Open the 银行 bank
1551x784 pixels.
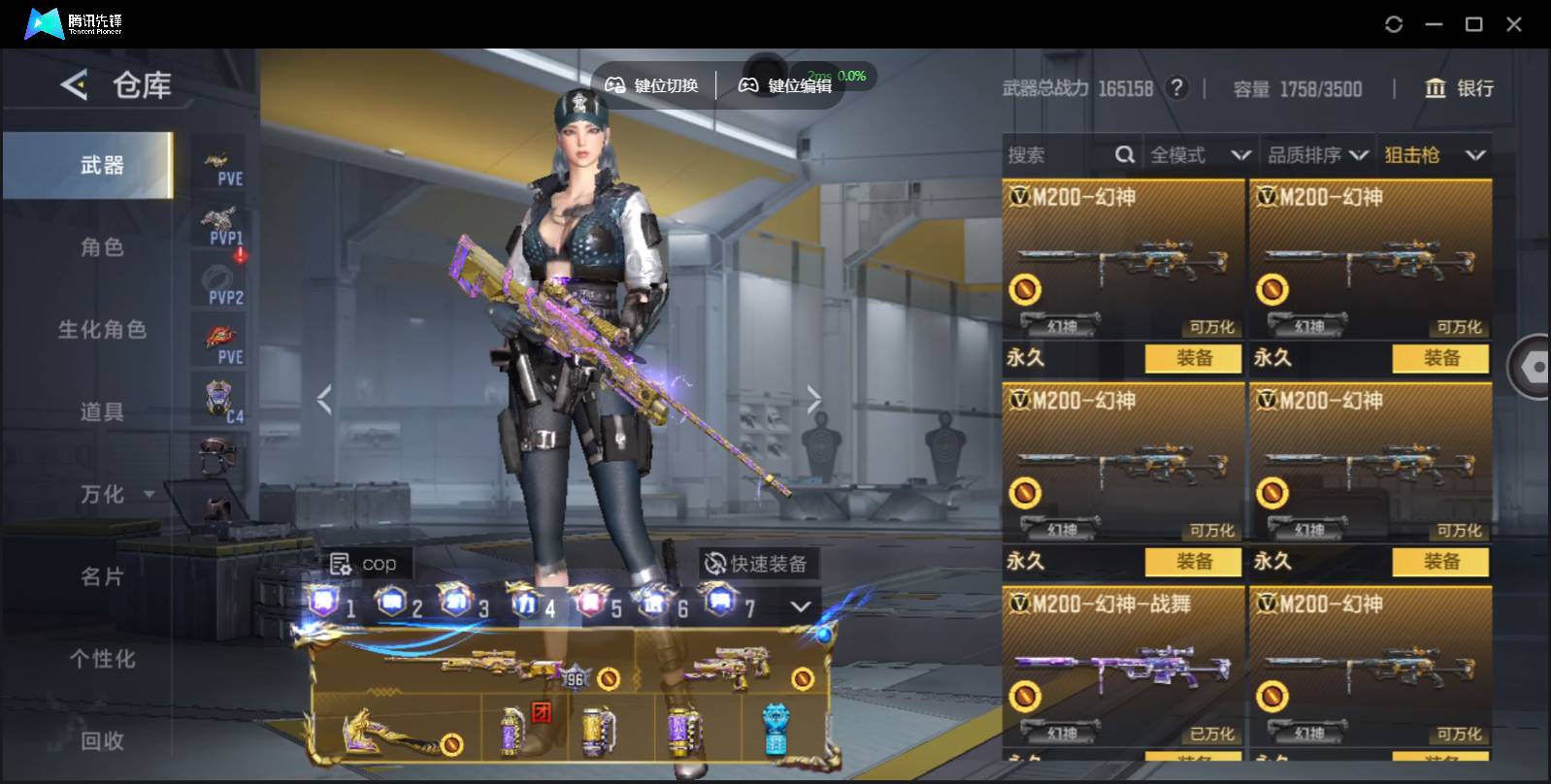[1459, 88]
